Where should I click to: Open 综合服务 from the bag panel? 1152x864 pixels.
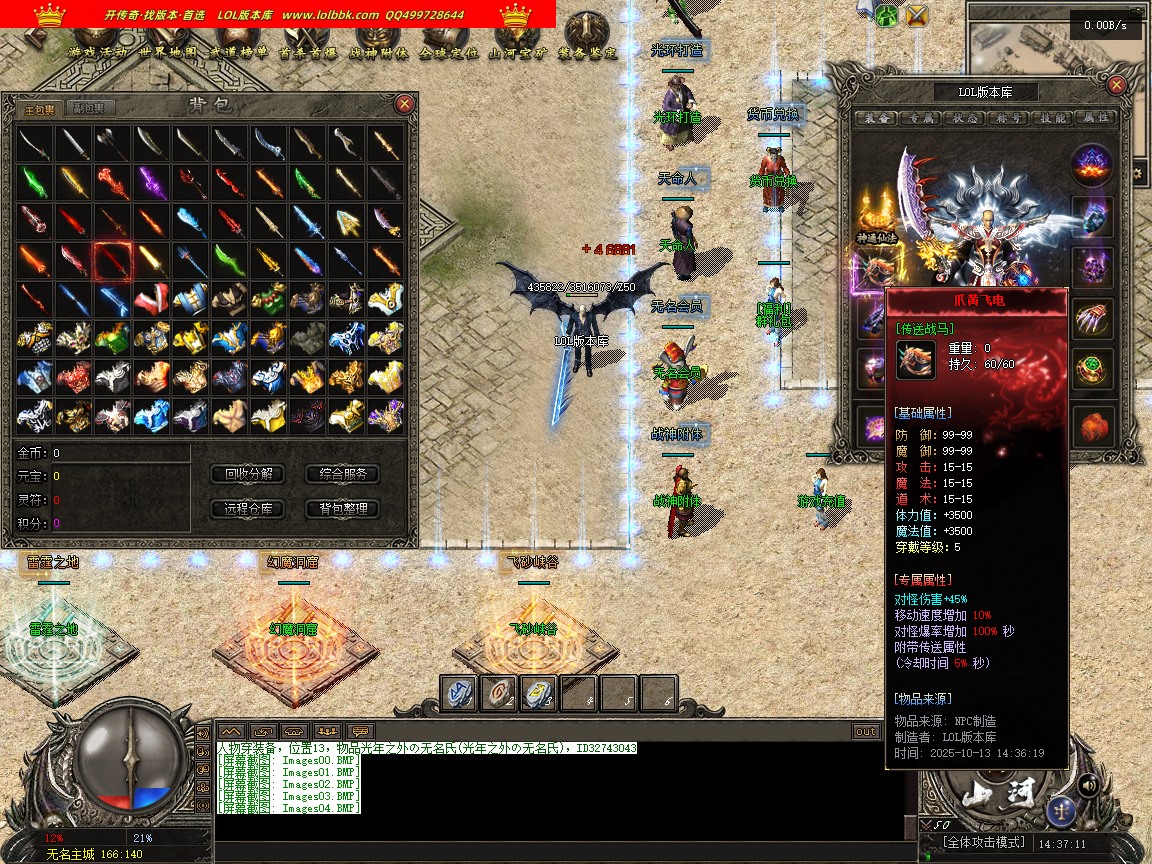click(343, 474)
